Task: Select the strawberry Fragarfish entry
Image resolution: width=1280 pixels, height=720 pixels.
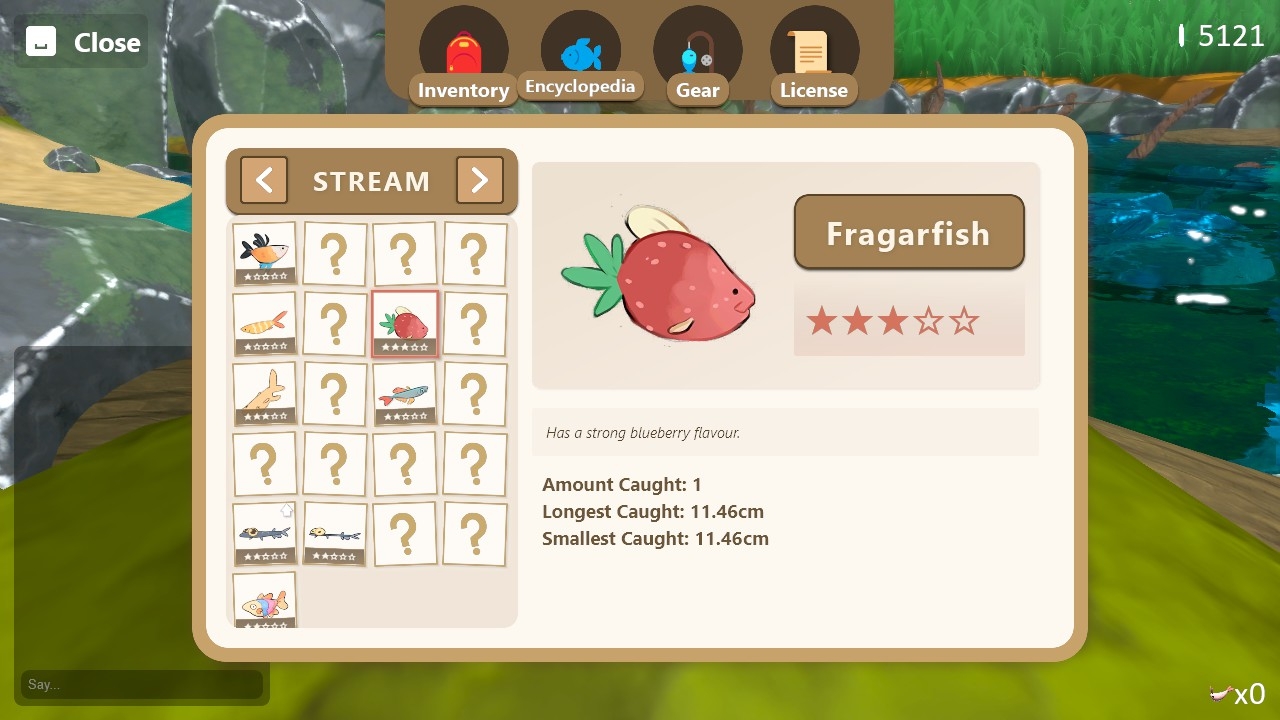Action: [405, 323]
